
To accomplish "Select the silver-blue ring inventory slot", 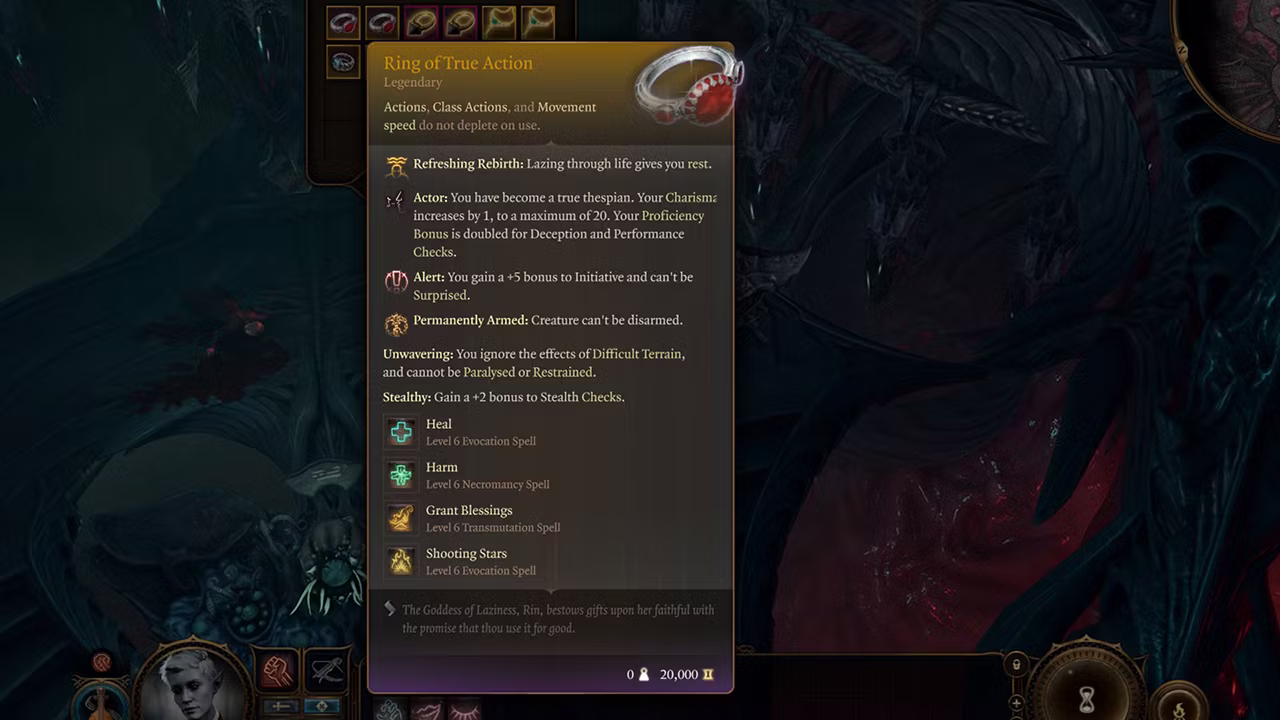I will tap(343, 62).
